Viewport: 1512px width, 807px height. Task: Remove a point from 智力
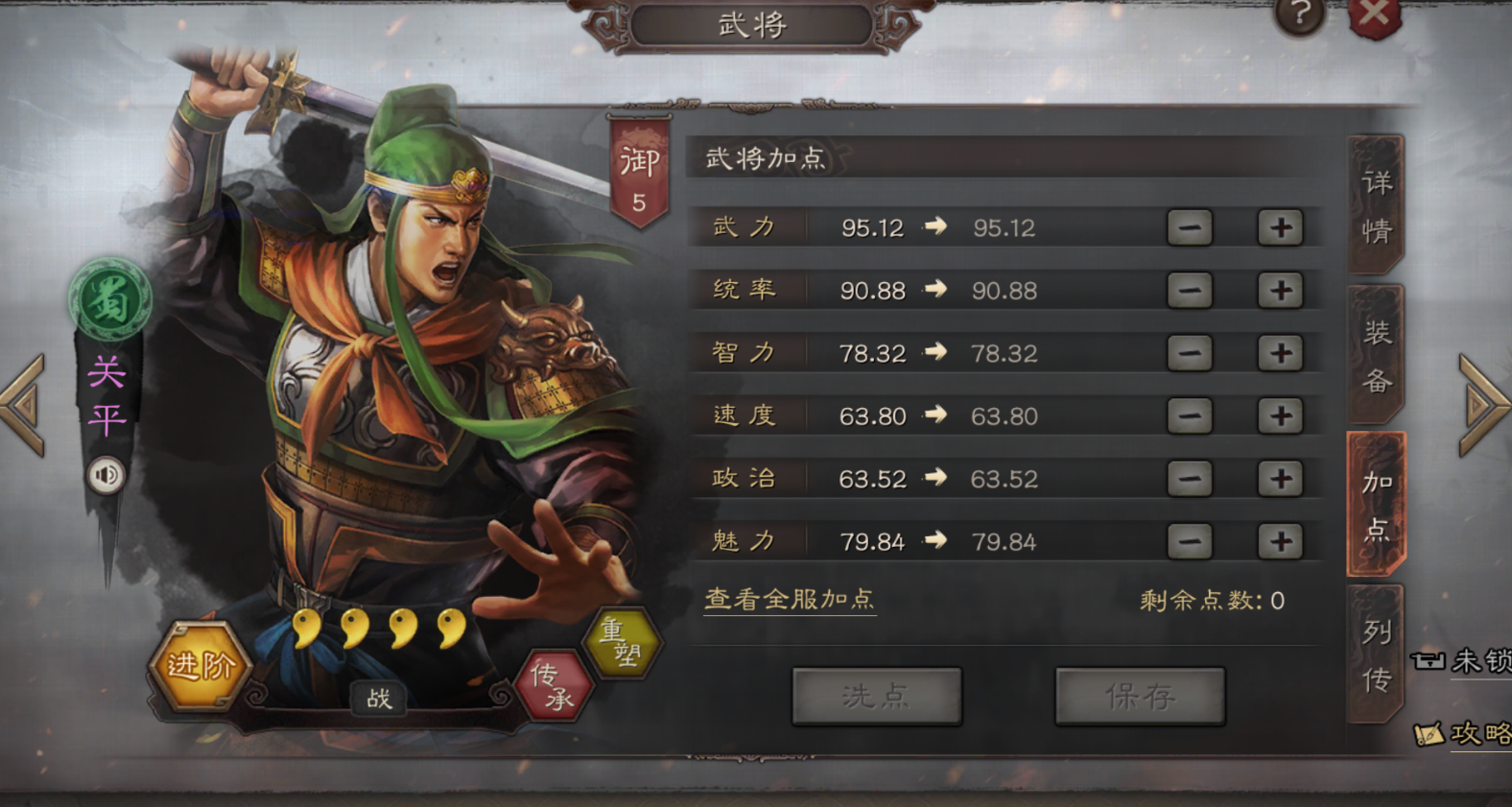(1190, 353)
